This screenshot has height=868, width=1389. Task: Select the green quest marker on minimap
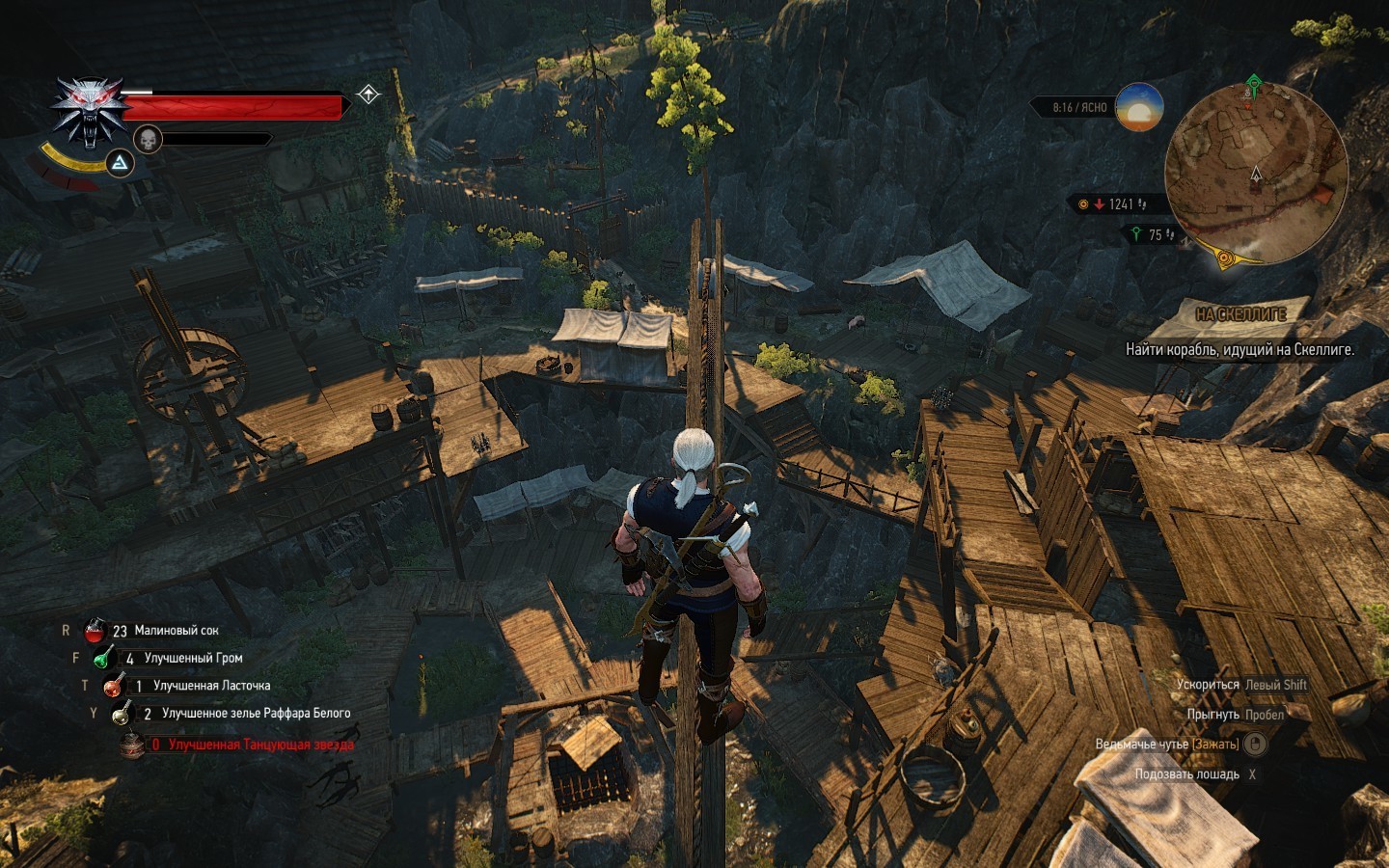tap(1253, 85)
